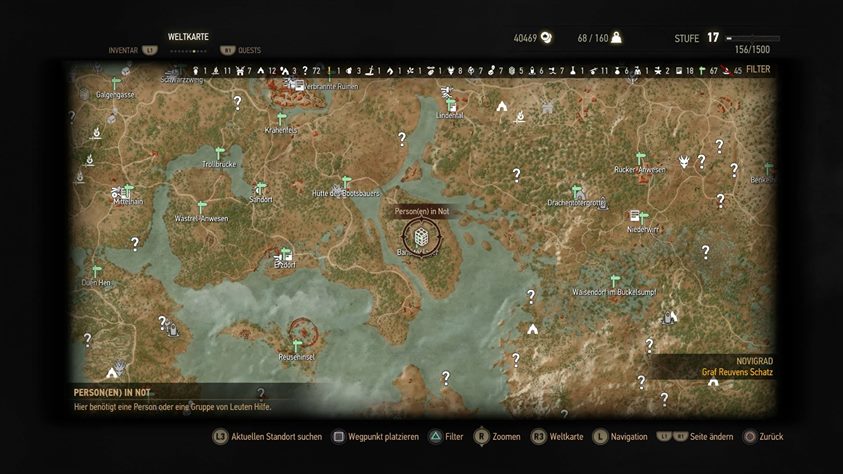Screen dimensions: 843x474
Task: Click the Wastrel-Anwesen signpost
Action: pos(201,207)
